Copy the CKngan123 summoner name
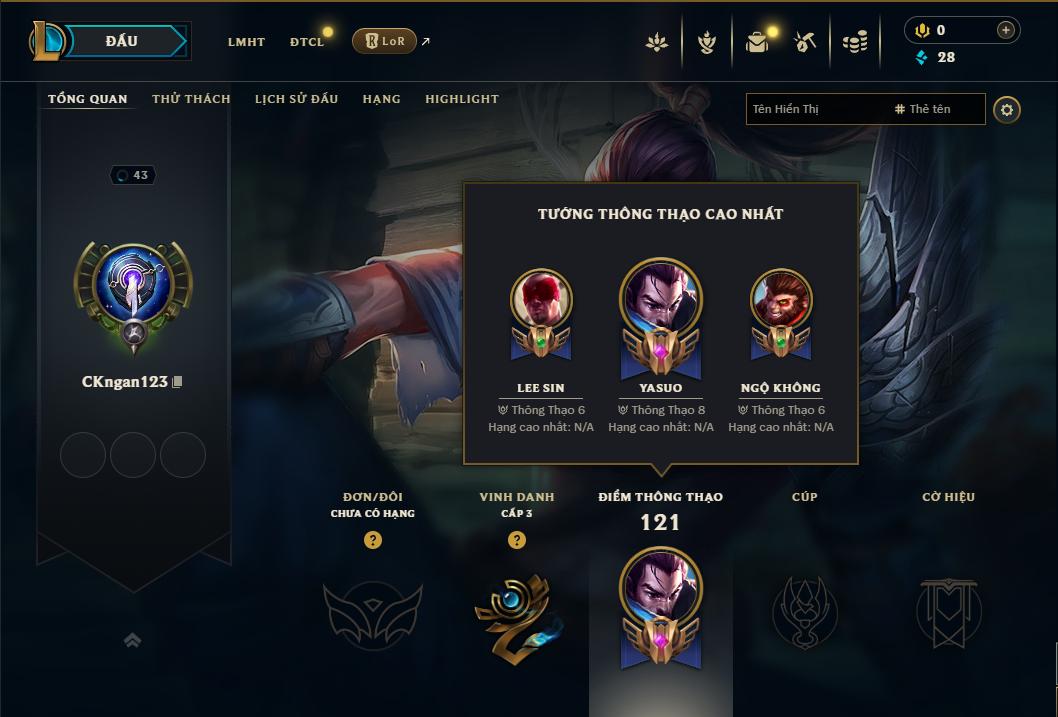 (x=178, y=382)
